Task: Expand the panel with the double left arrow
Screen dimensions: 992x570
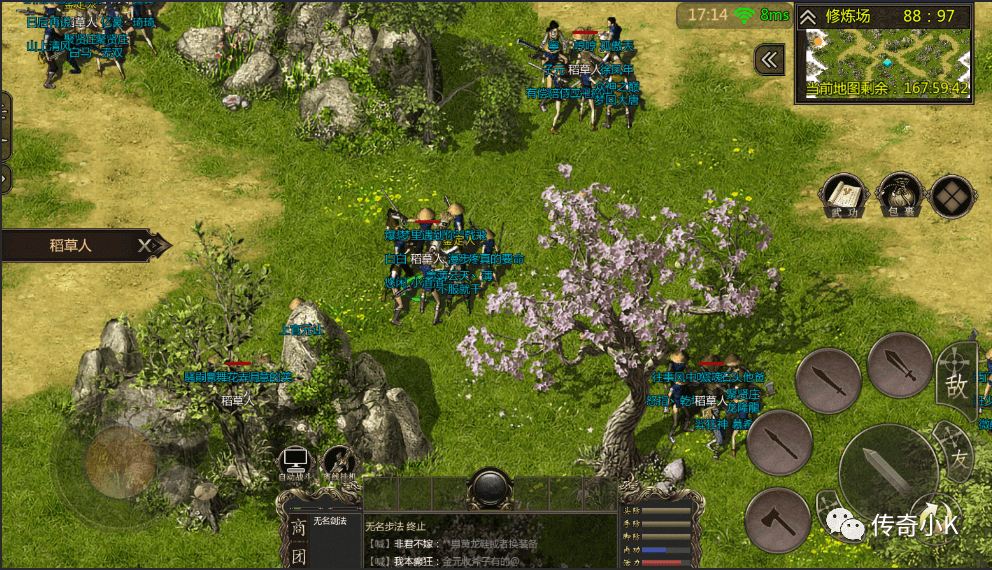Action: click(769, 60)
